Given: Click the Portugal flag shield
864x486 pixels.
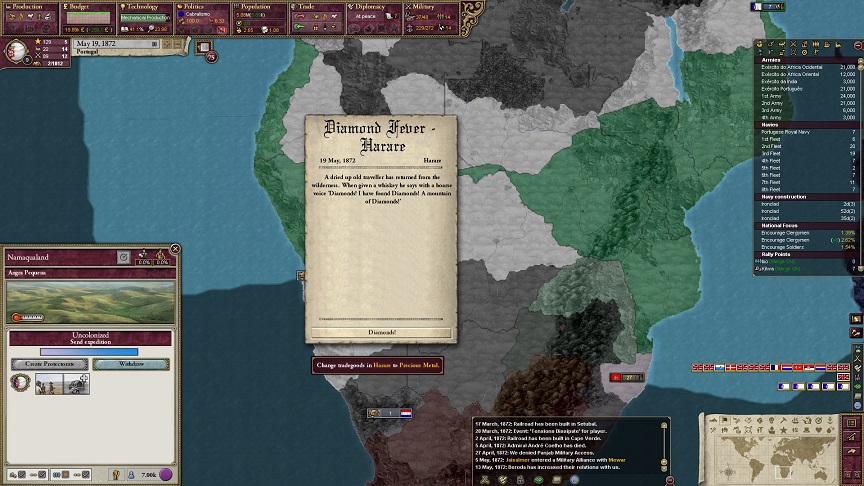Looking at the screenshot, I should point(19,52).
